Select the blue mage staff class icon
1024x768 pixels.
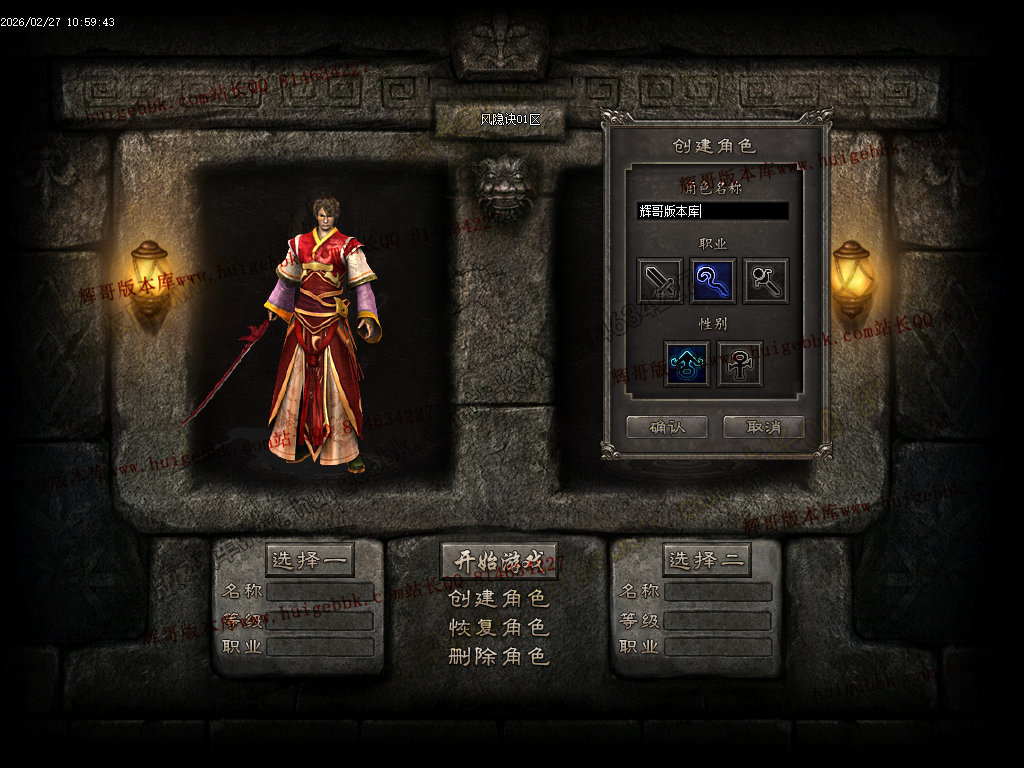coord(713,281)
